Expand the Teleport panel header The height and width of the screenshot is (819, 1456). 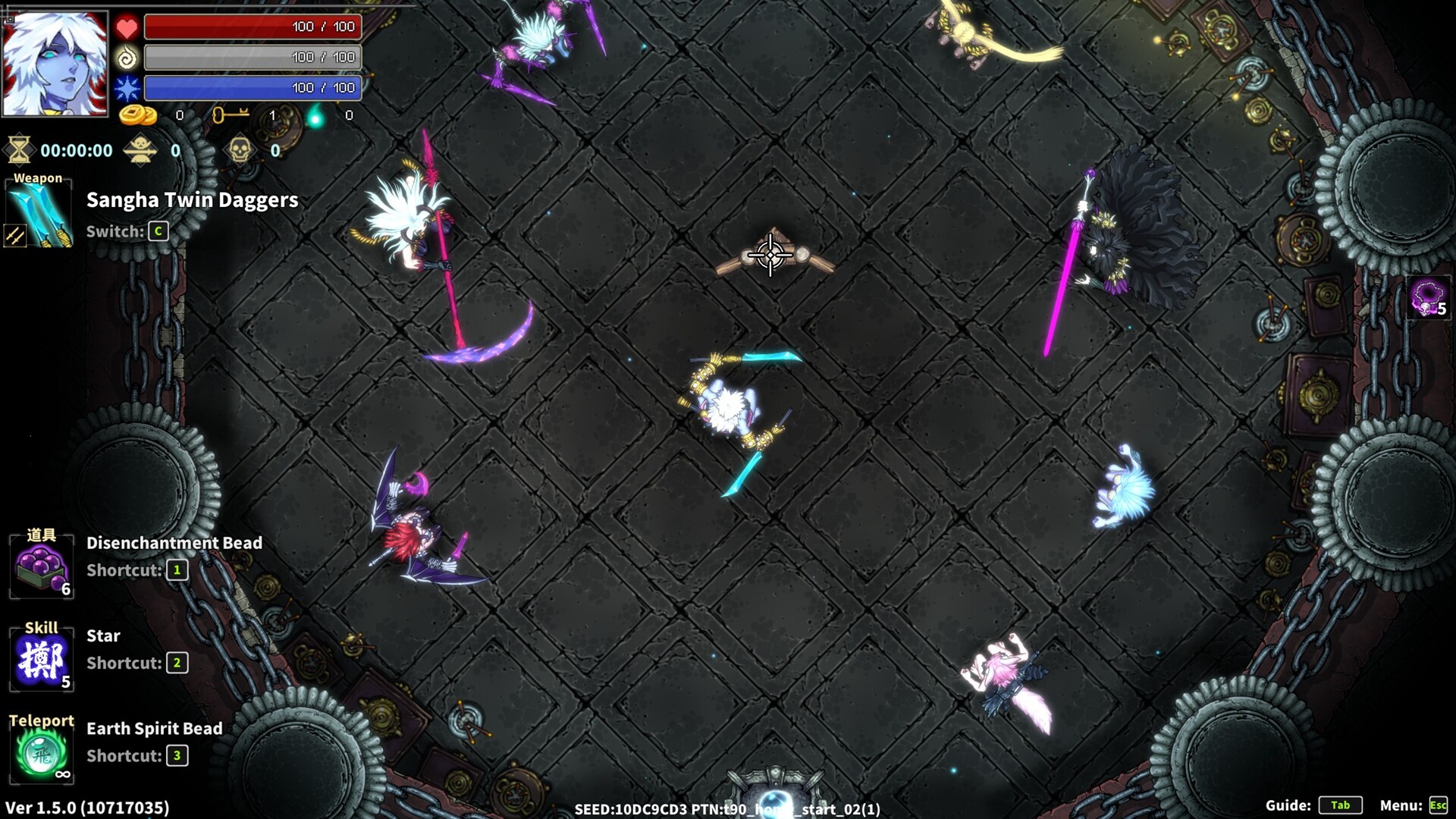[42, 720]
